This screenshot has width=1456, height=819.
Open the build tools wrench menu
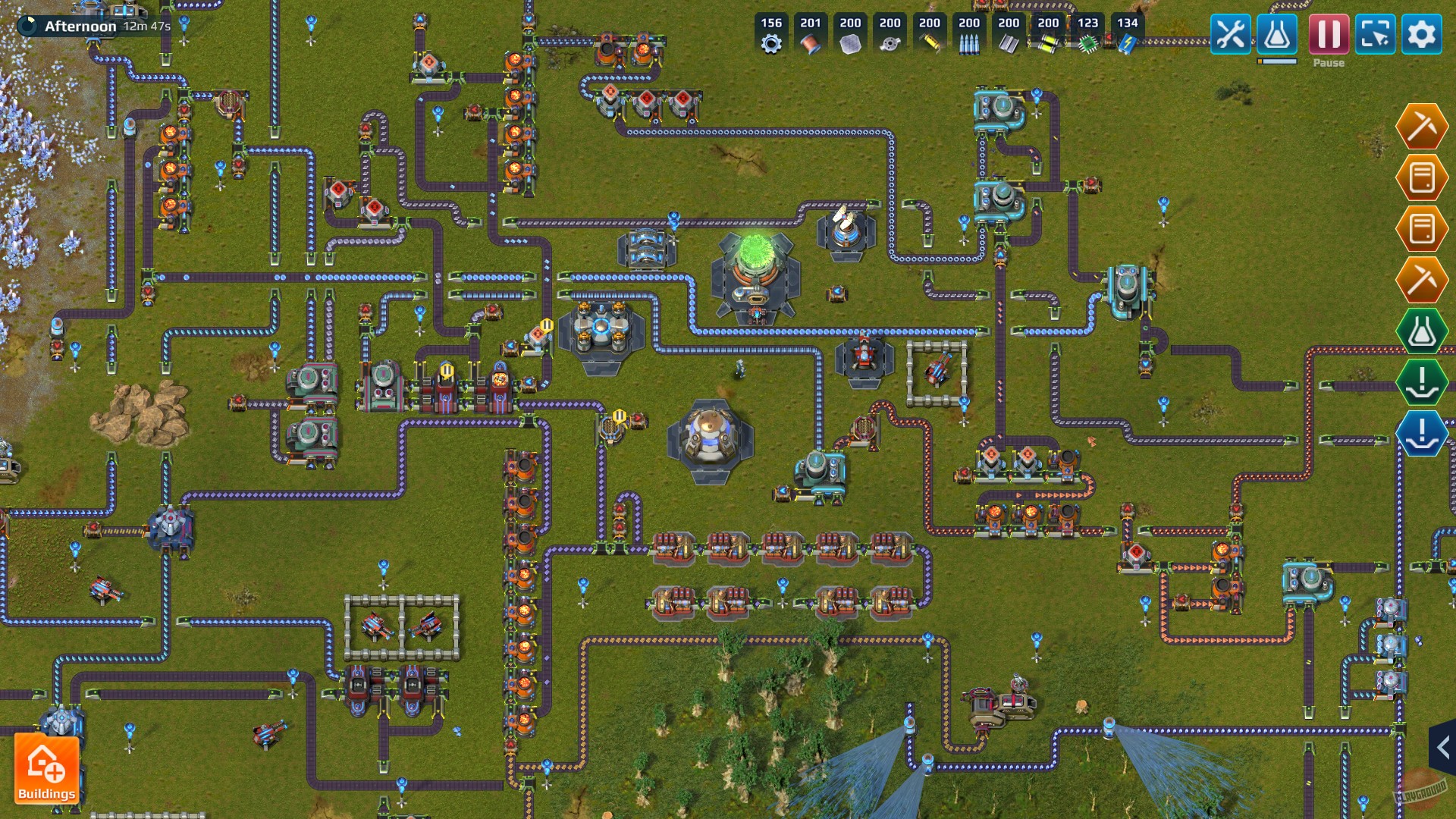[x=1230, y=33]
